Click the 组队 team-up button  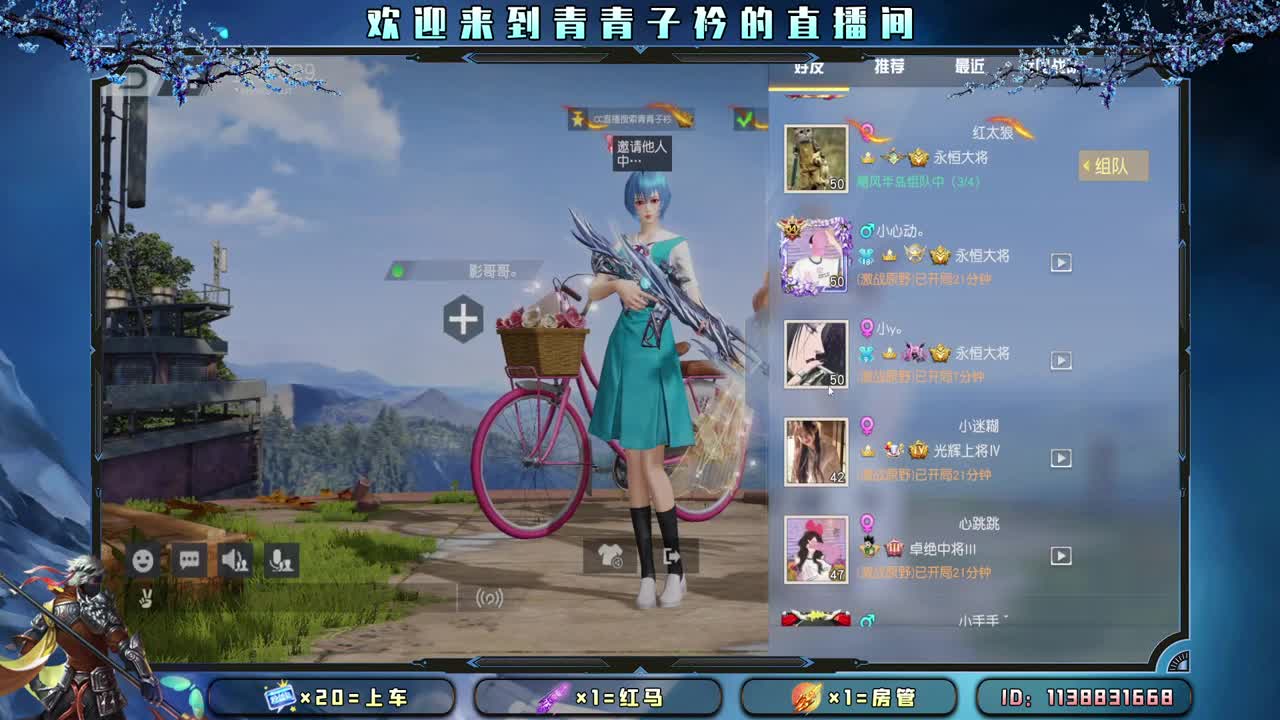pos(1113,167)
